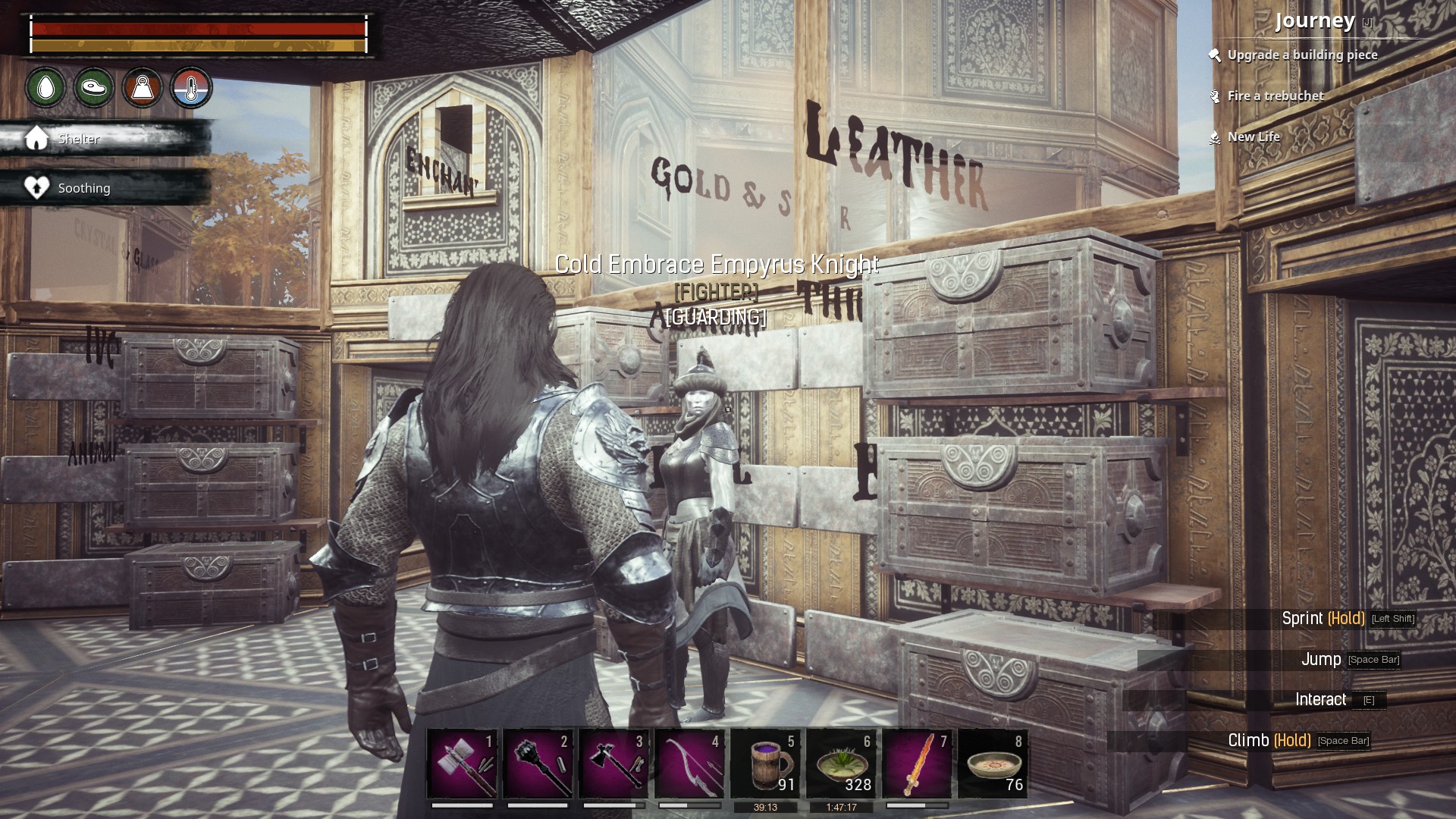Click the green herb bowl stack of 328
The height and width of the screenshot is (819, 1456).
(842, 764)
